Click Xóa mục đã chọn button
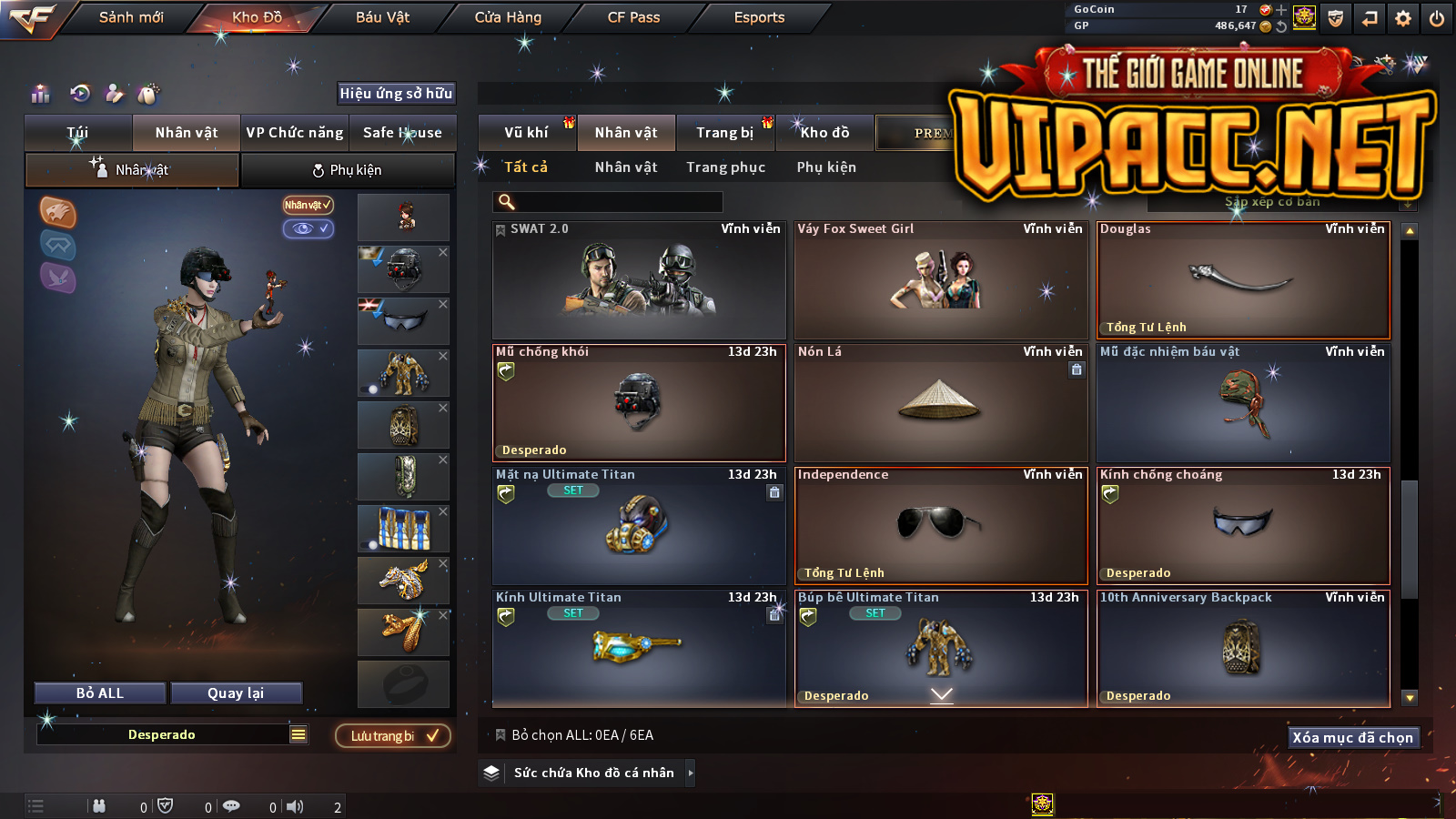Viewport: 1456px width, 819px height. 1352,738
